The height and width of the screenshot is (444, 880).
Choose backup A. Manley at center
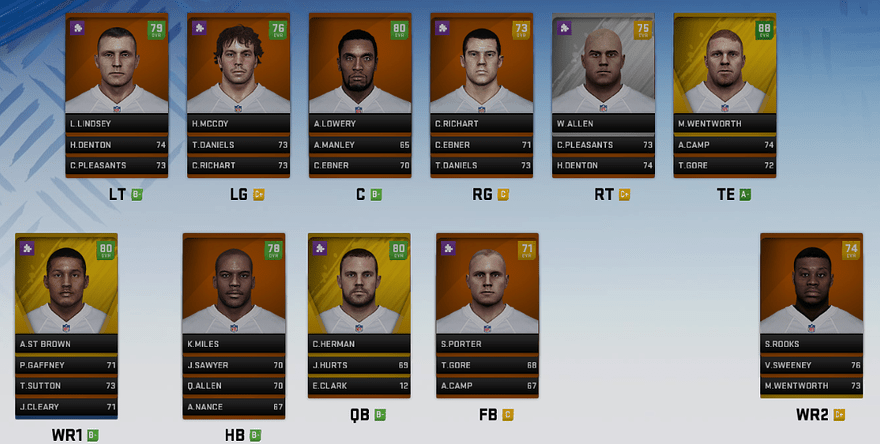(360, 144)
